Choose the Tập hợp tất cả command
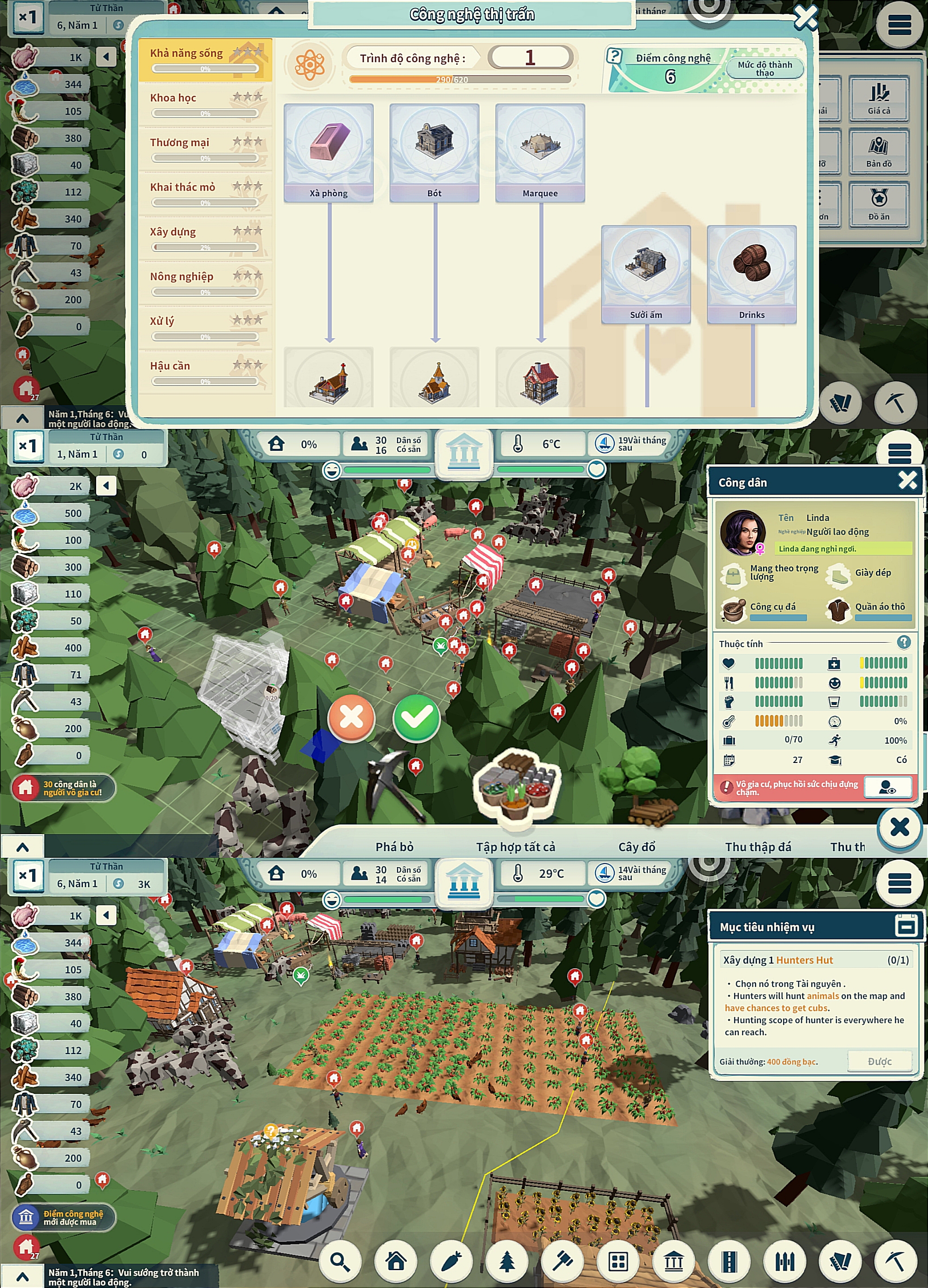Screen dimensions: 928x1288 (x=515, y=847)
